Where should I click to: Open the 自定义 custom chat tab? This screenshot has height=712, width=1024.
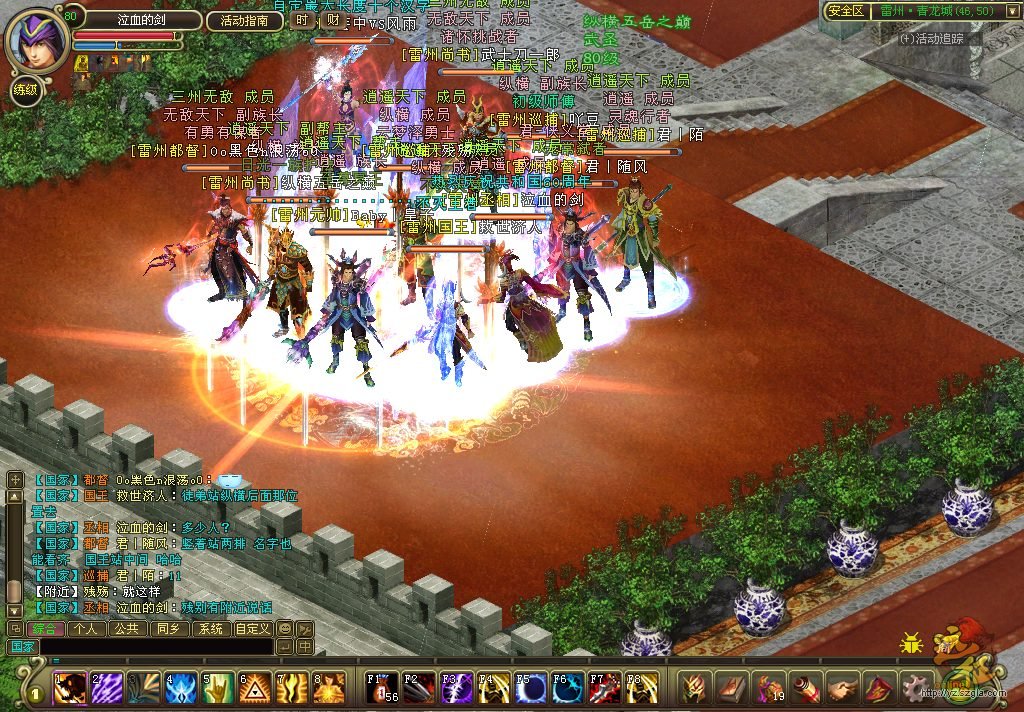252,629
